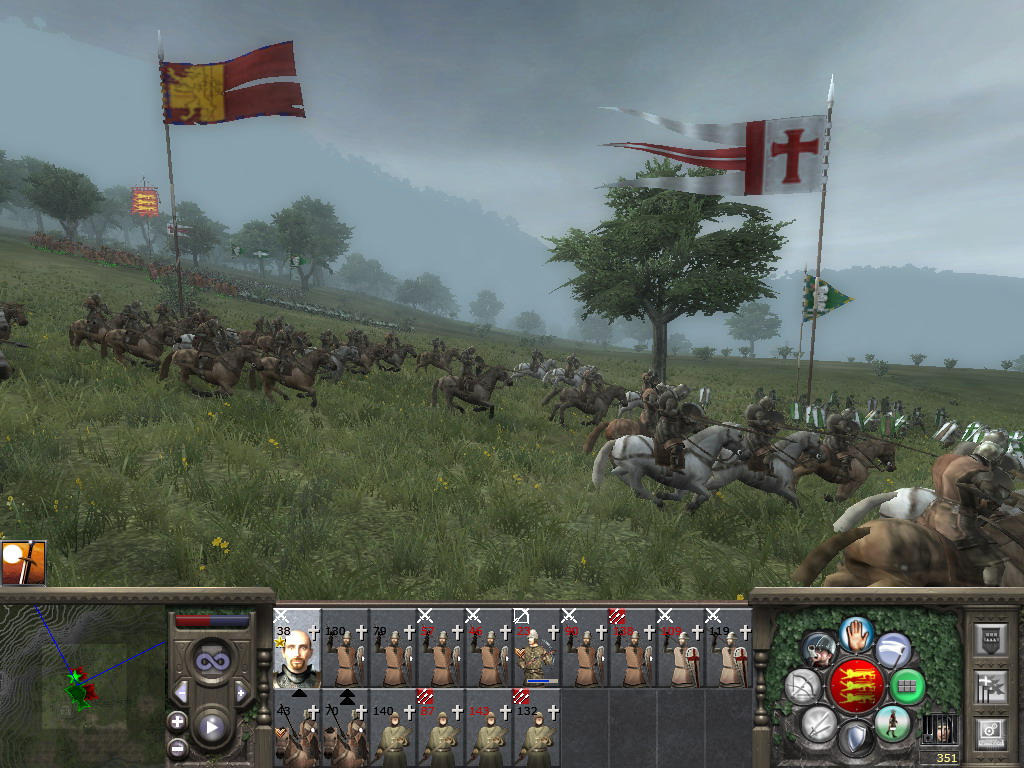Image resolution: width=1024 pixels, height=768 pixels.
Task: Activate the sword special ability icon
Action: point(23,562)
